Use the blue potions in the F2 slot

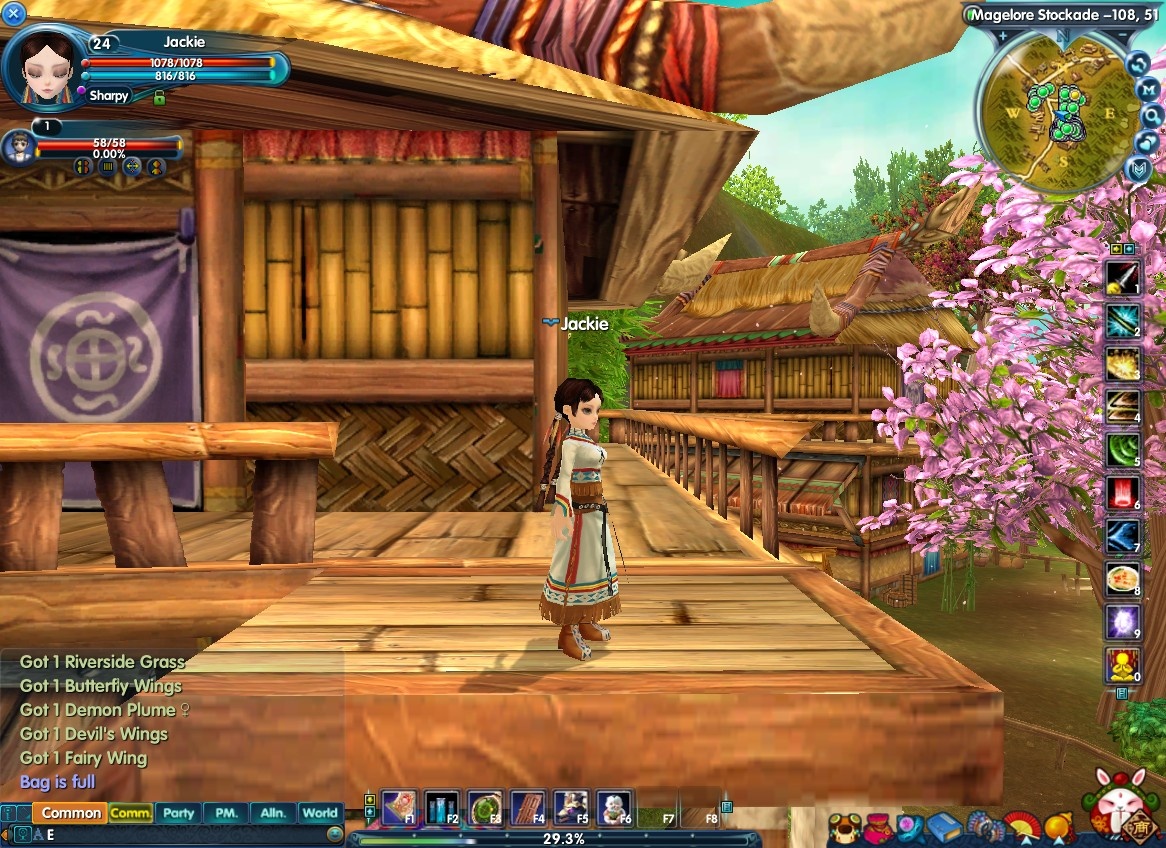click(x=441, y=806)
